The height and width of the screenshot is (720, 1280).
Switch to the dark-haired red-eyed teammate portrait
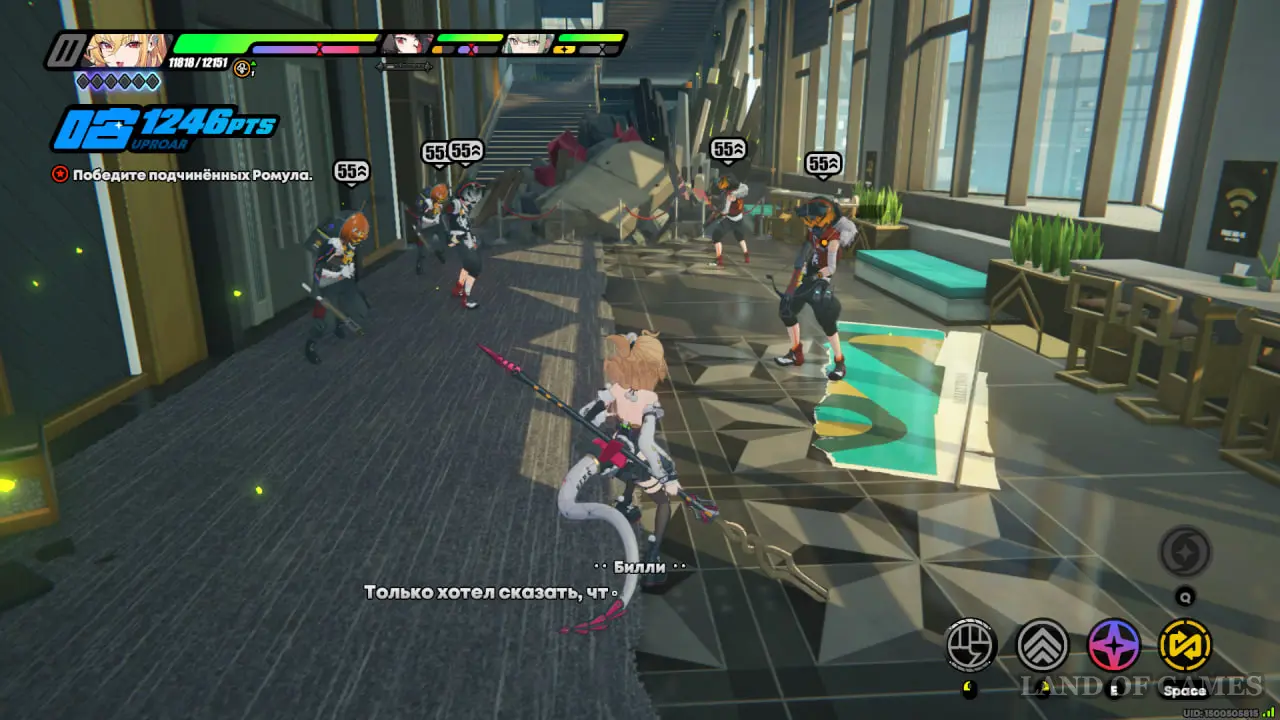(407, 44)
